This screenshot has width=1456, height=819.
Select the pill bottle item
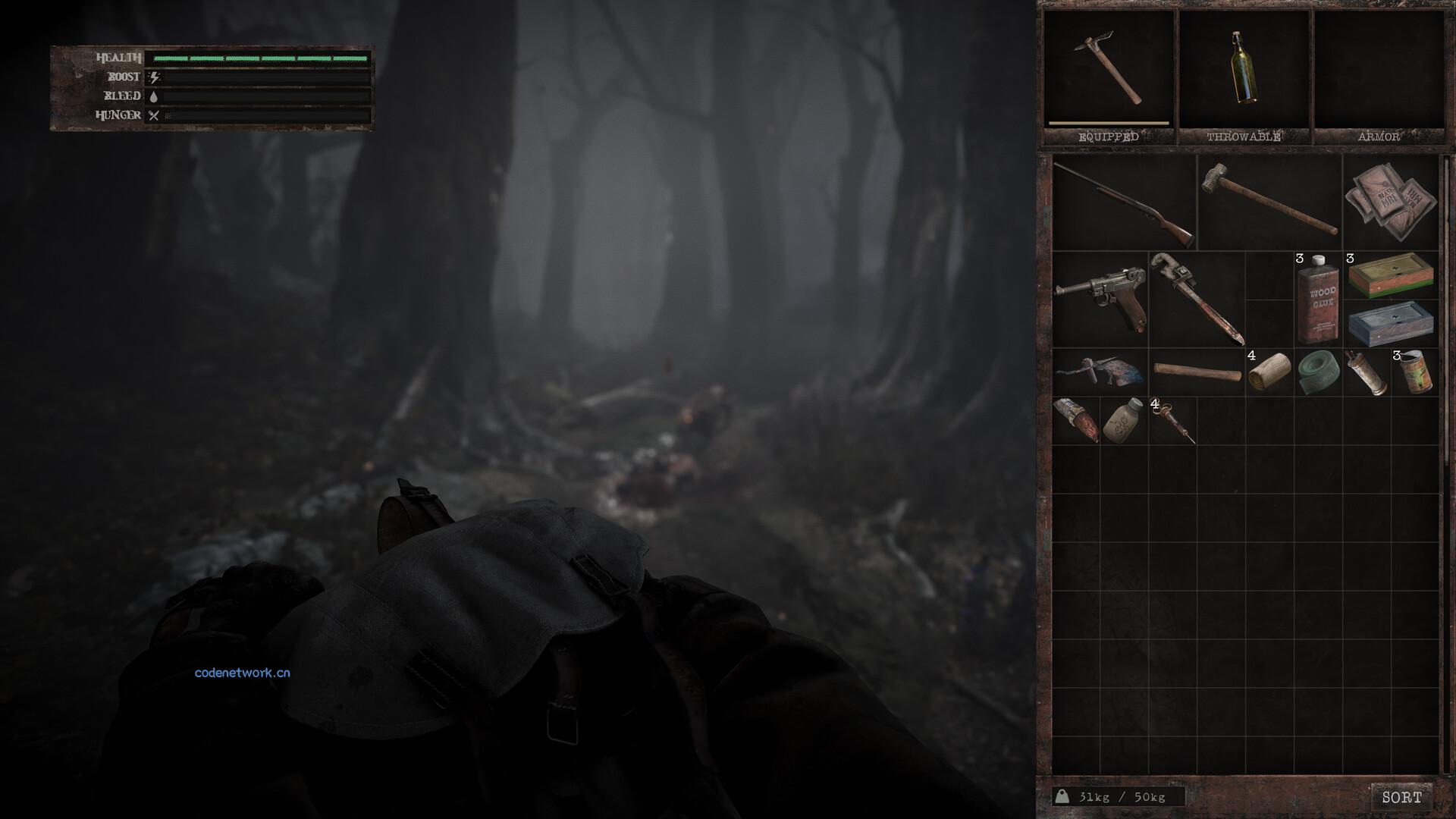click(1124, 421)
